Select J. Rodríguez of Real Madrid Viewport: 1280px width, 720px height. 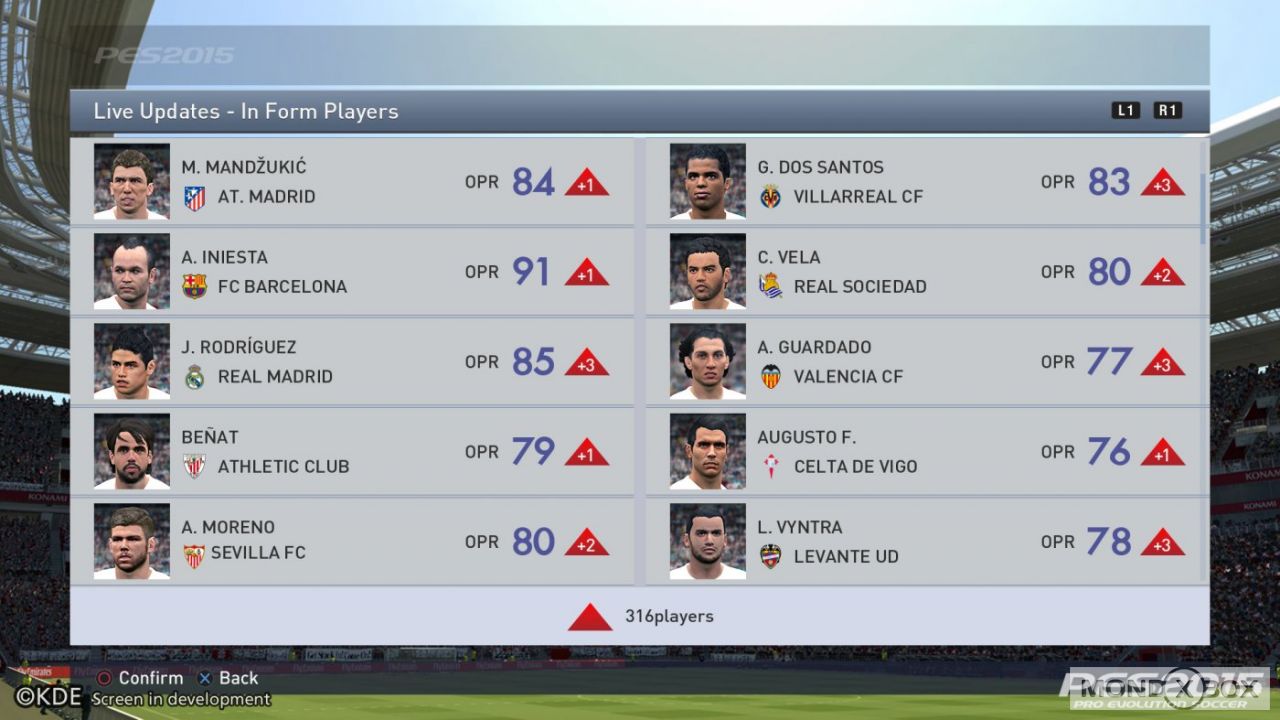coord(352,362)
